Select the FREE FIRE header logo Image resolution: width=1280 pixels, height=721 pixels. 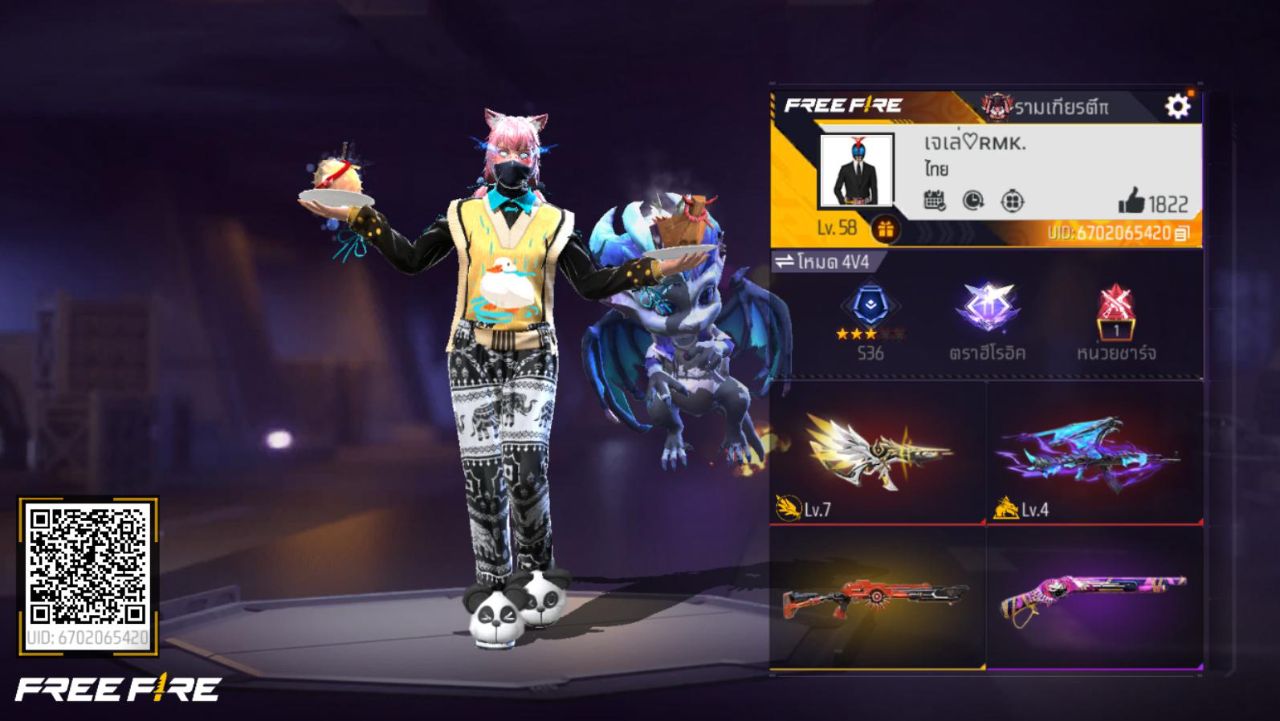pyautogui.click(x=843, y=102)
